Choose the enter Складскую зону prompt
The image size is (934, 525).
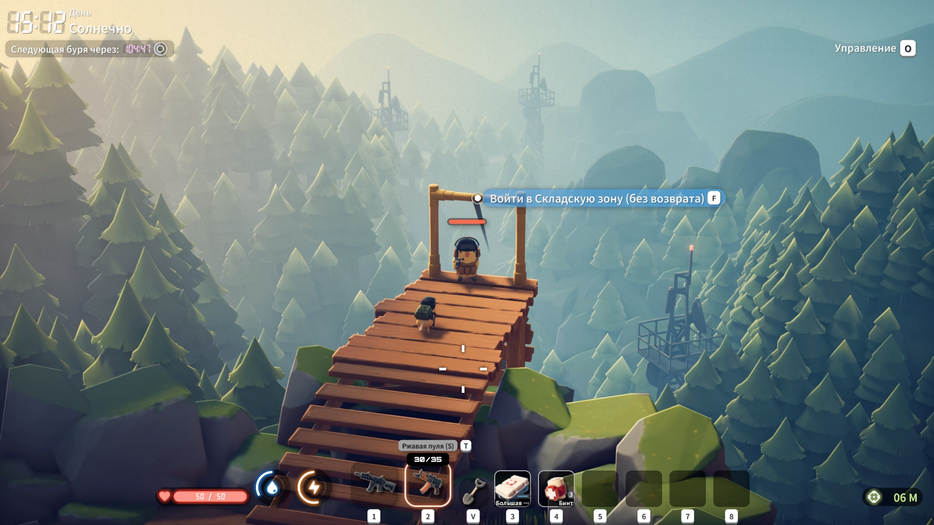coord(597,199)
